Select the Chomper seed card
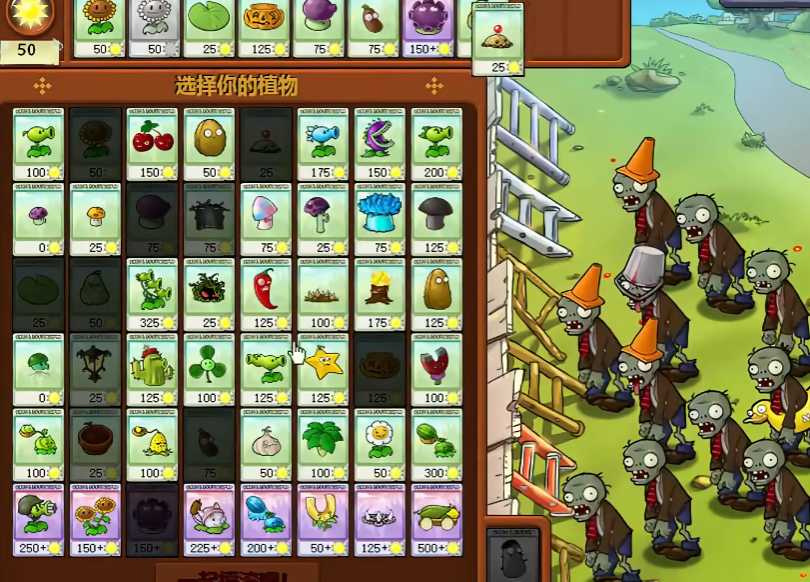Viewport: 810px width, 582px height. pos(380,143)
